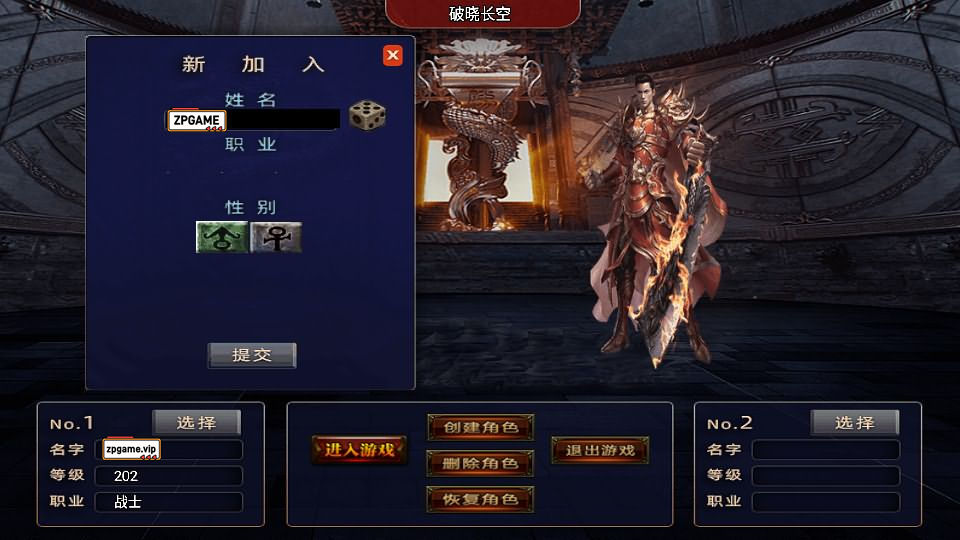Click 删除角色 to delete the character

tap(480, 463)
